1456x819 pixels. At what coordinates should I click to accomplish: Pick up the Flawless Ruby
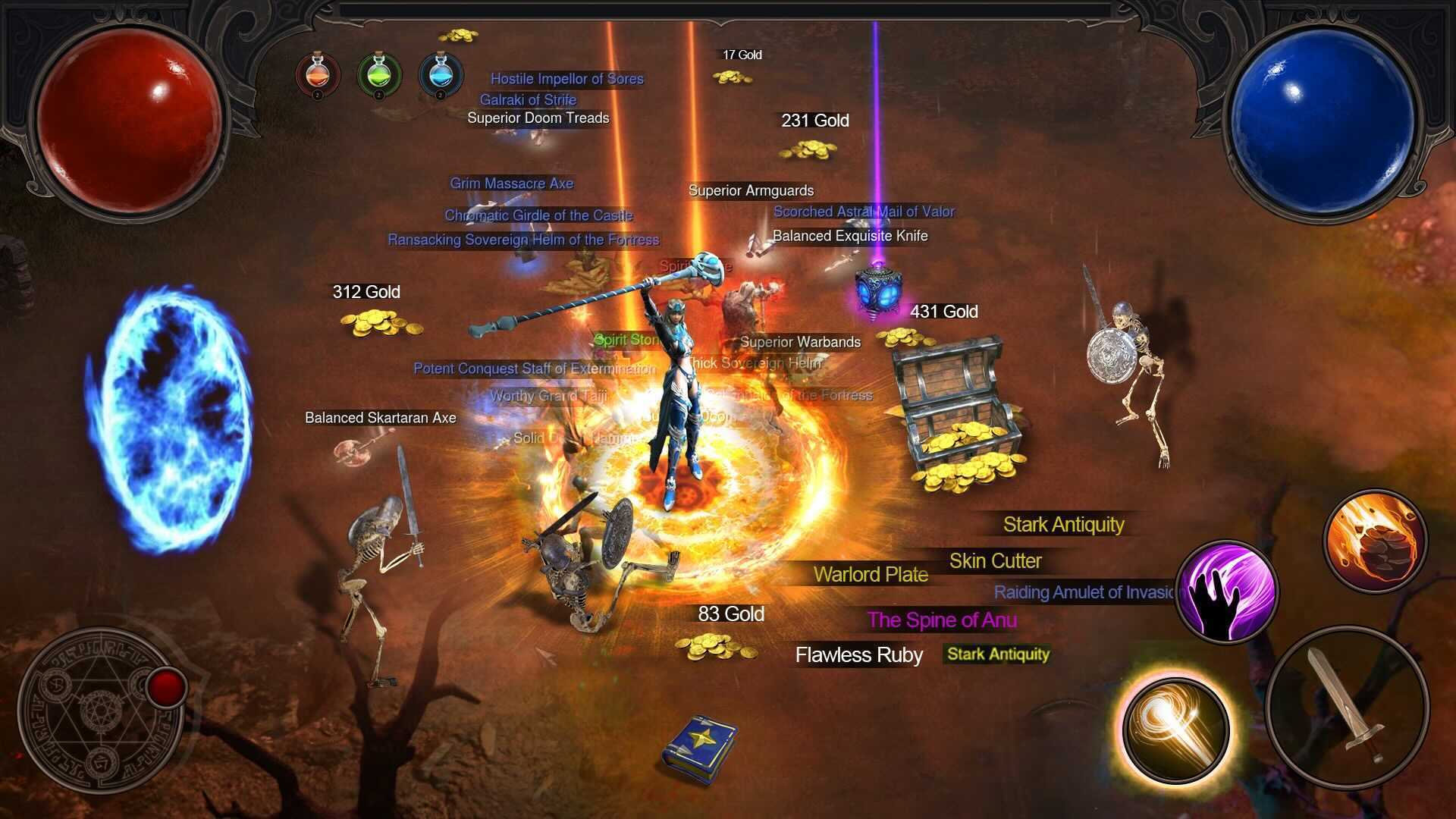(x=858, y=655)
